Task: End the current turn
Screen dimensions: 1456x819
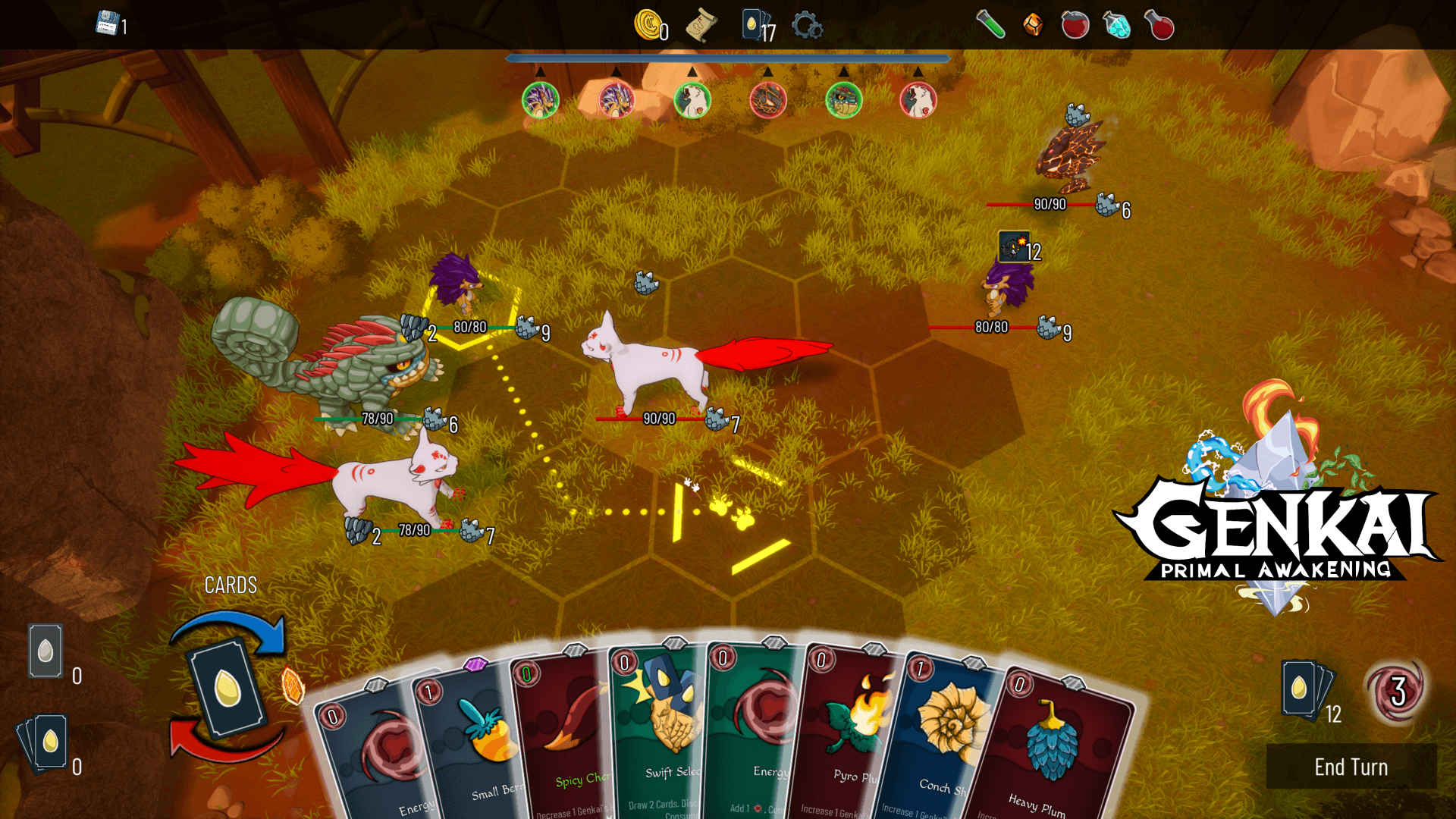Action: click(x=1351, y=767)
